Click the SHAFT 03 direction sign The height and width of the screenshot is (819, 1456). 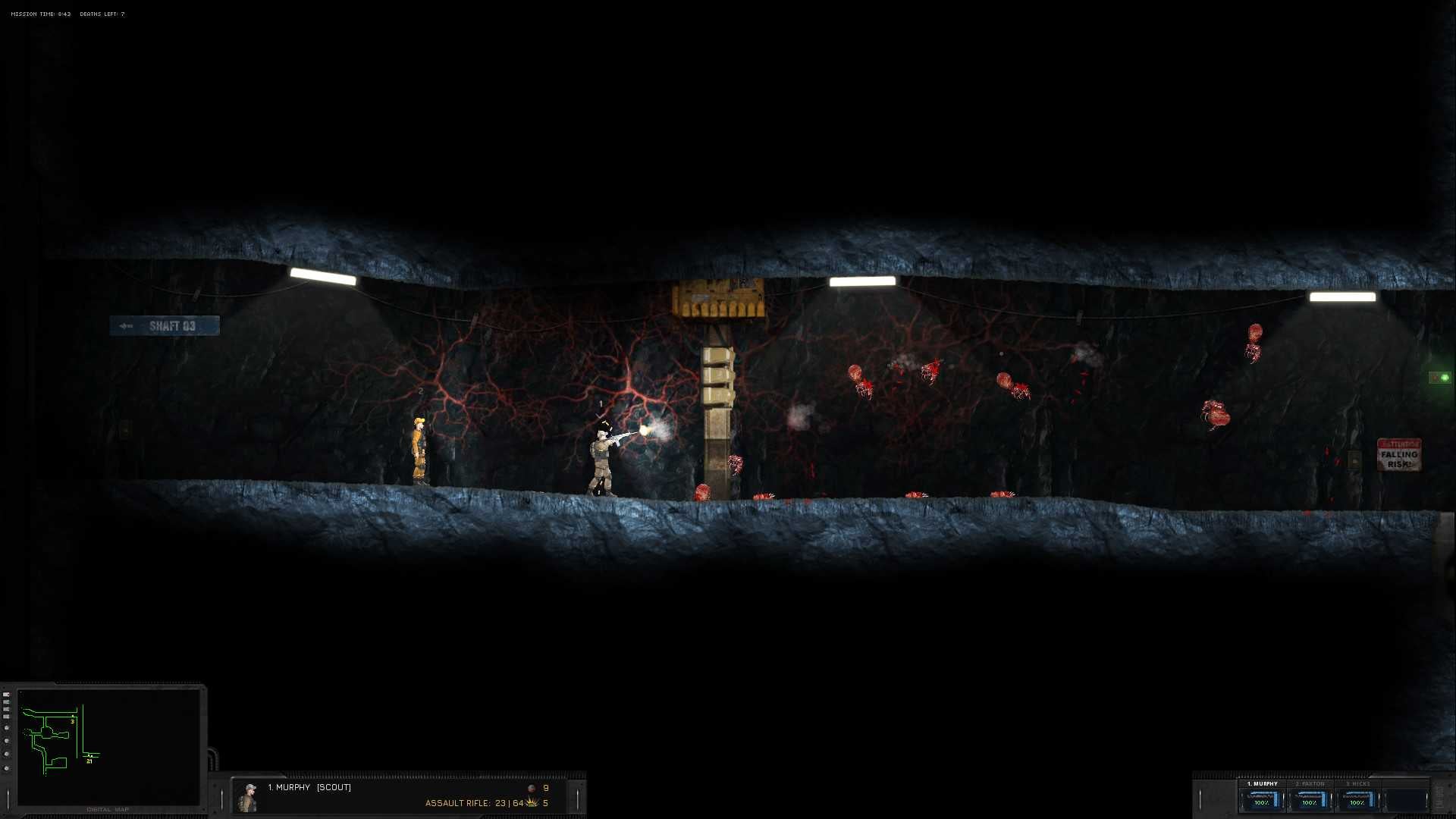[x=164, y=325]
